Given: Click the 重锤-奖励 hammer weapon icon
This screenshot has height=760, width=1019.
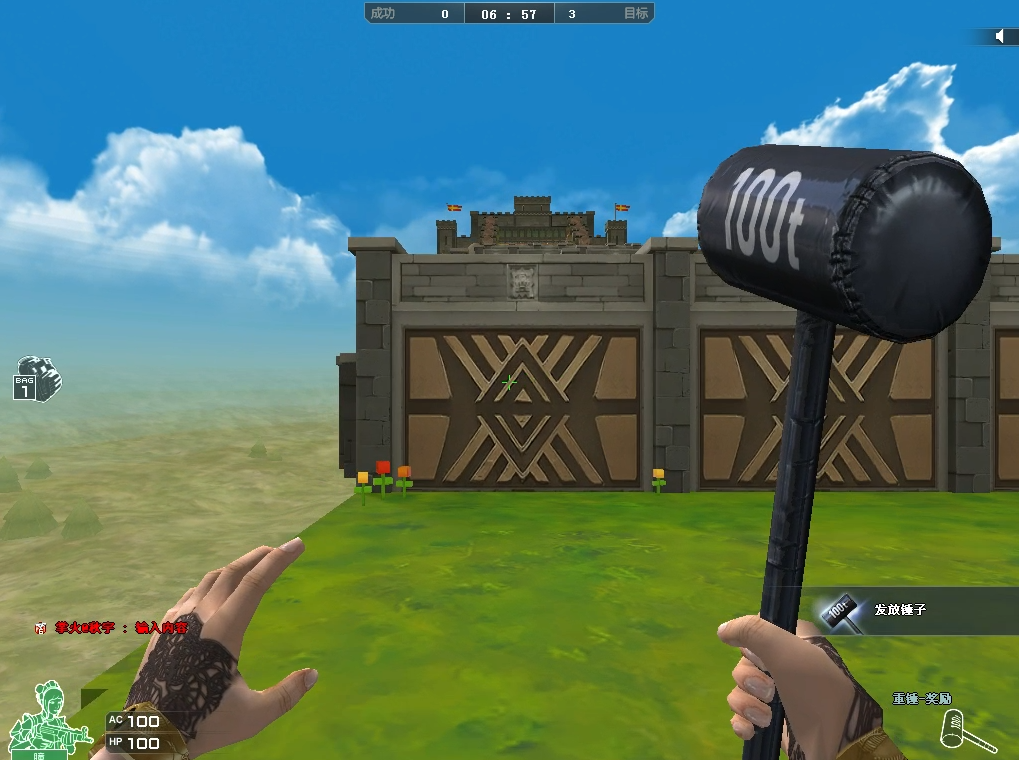Looking at the screenshot, I should point(963,730).
